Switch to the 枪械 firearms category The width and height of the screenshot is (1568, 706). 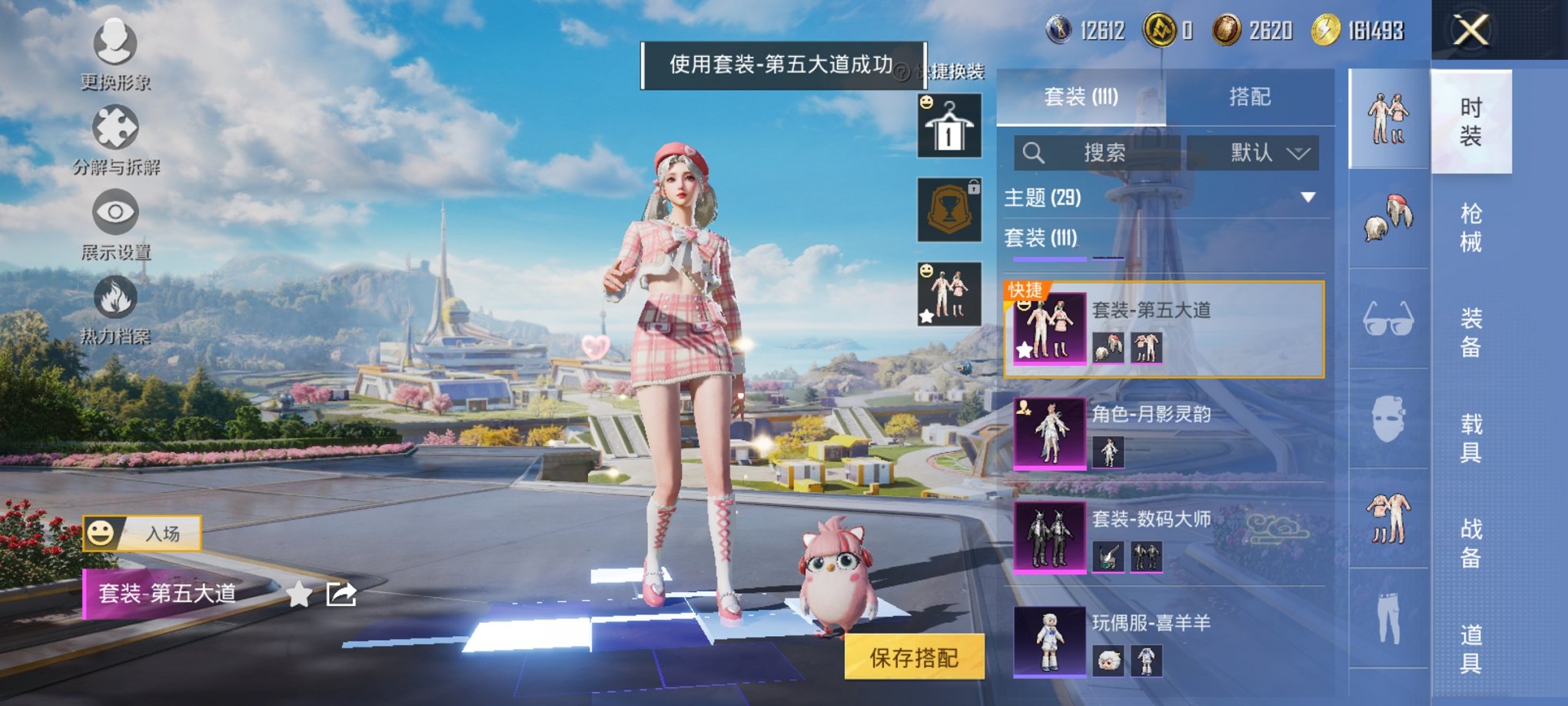coord(1470,228)
